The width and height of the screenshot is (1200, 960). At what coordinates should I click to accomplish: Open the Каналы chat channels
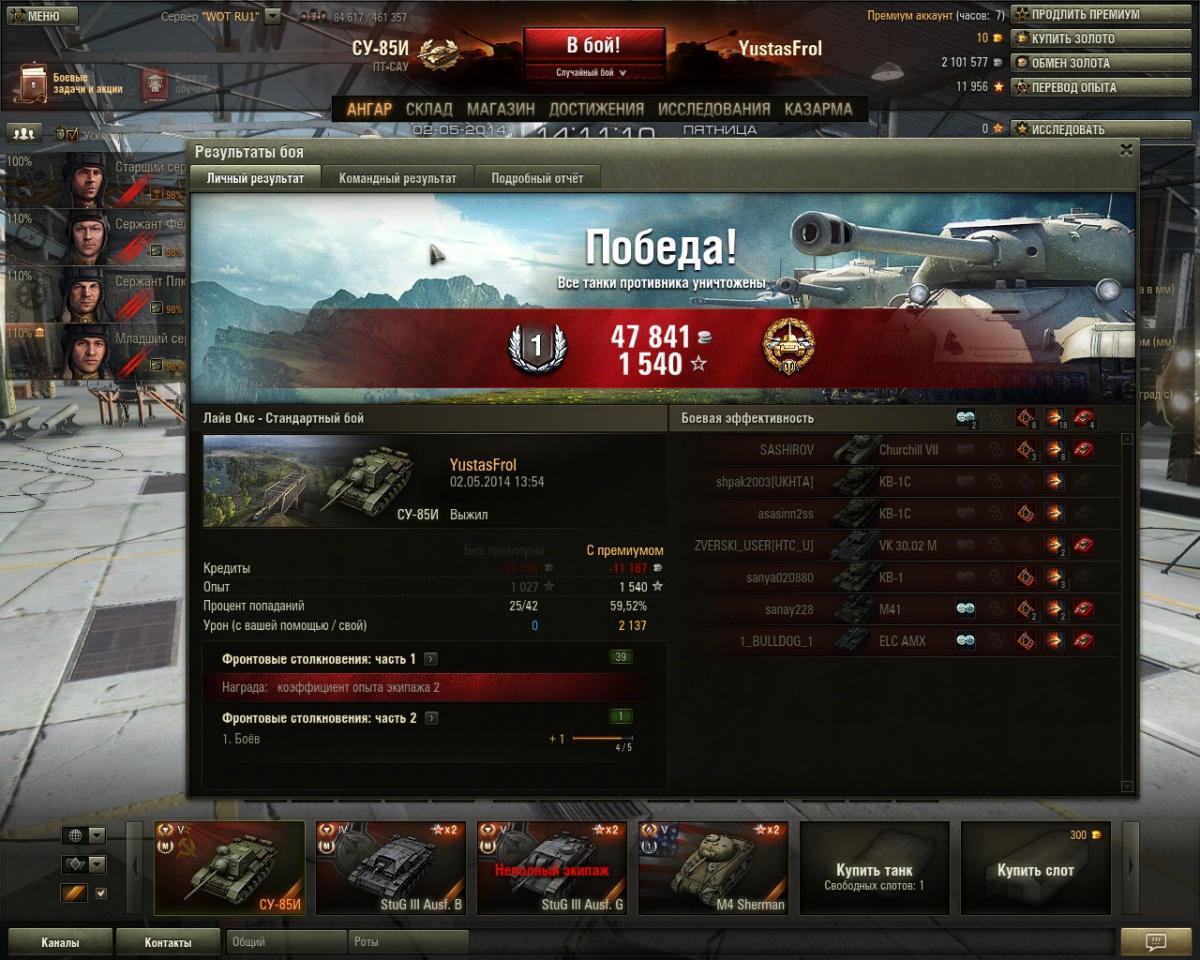pyautogui.click(x=60, y=942)
